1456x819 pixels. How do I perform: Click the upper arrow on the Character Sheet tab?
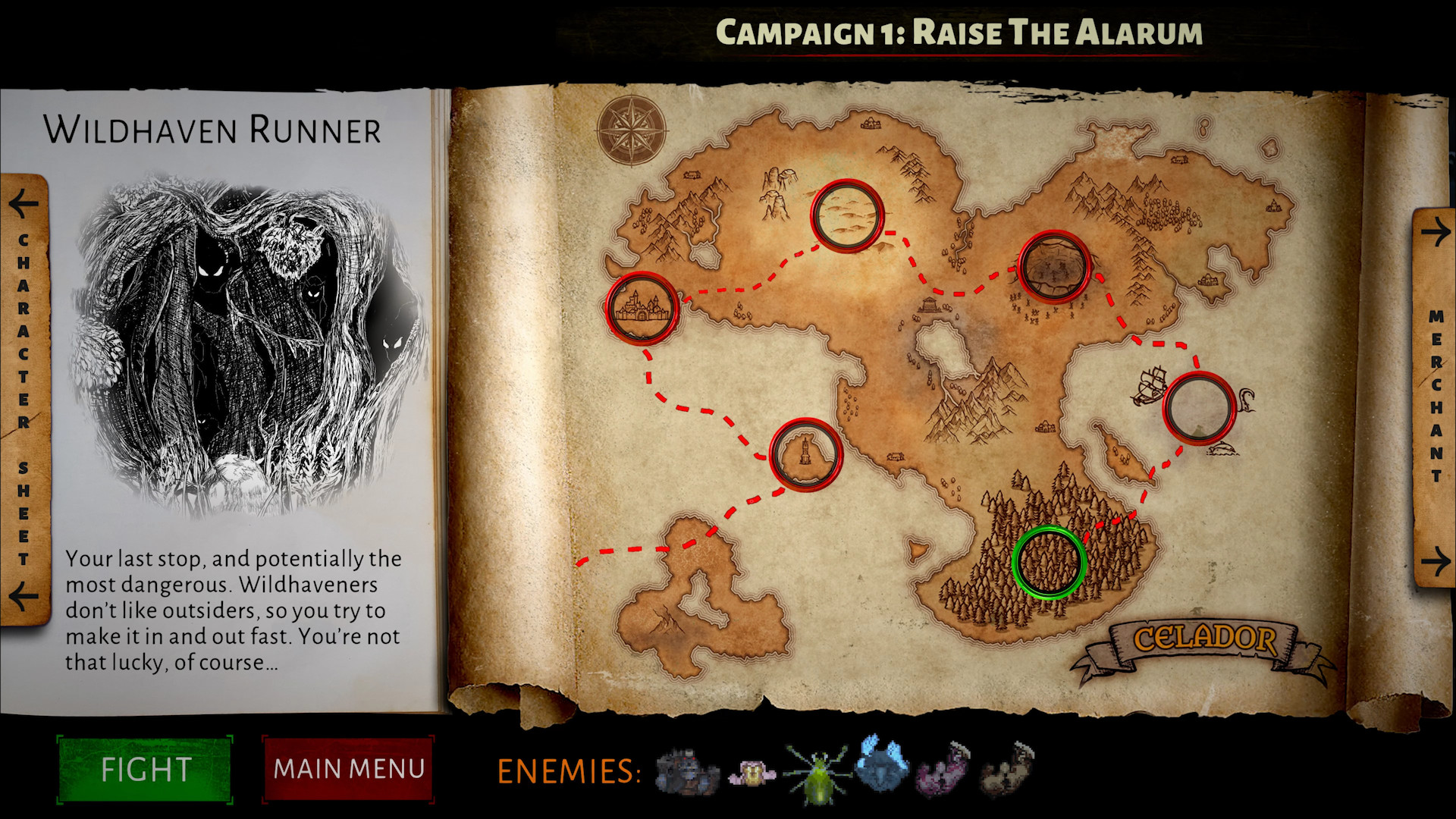pos(23,205)
